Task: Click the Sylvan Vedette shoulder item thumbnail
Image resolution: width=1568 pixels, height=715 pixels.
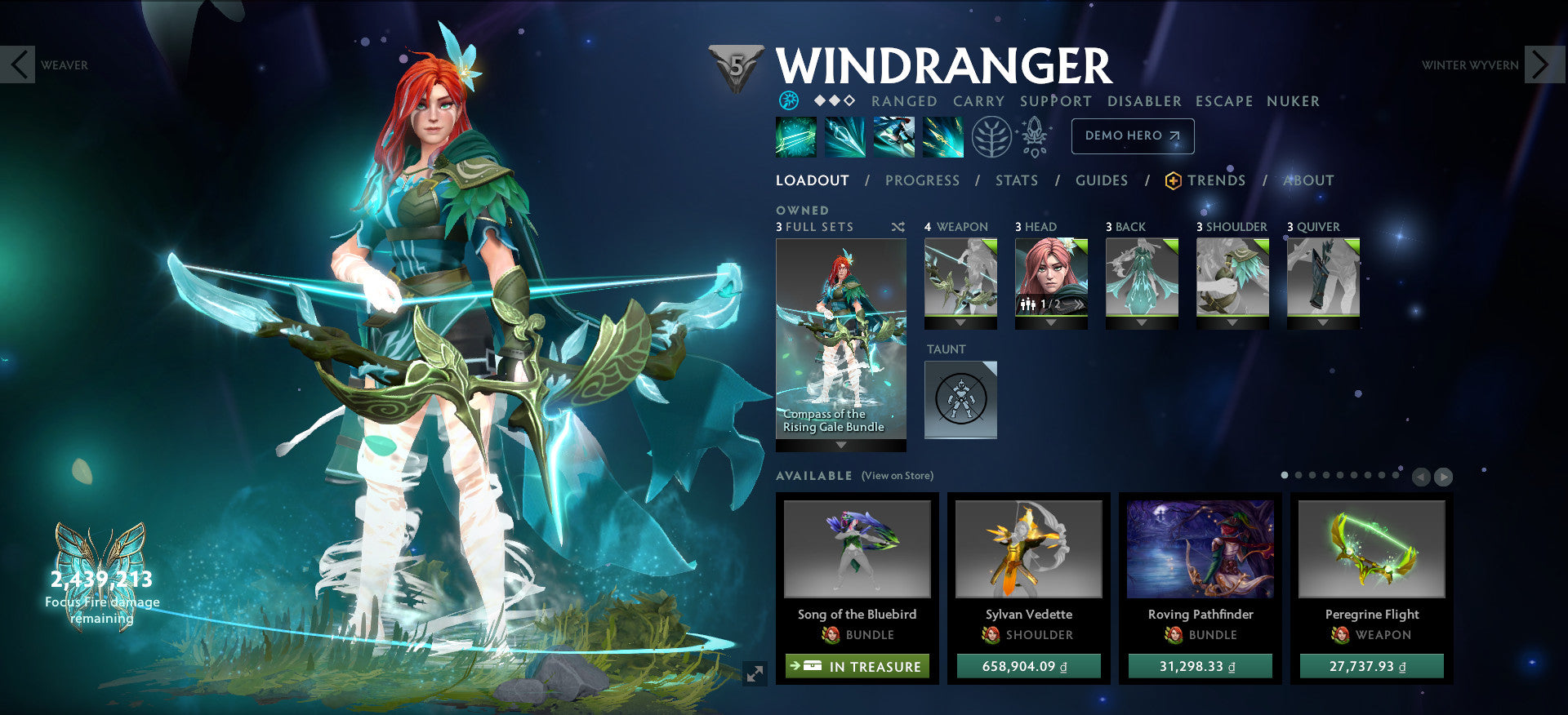Action: coord(1027,551)
